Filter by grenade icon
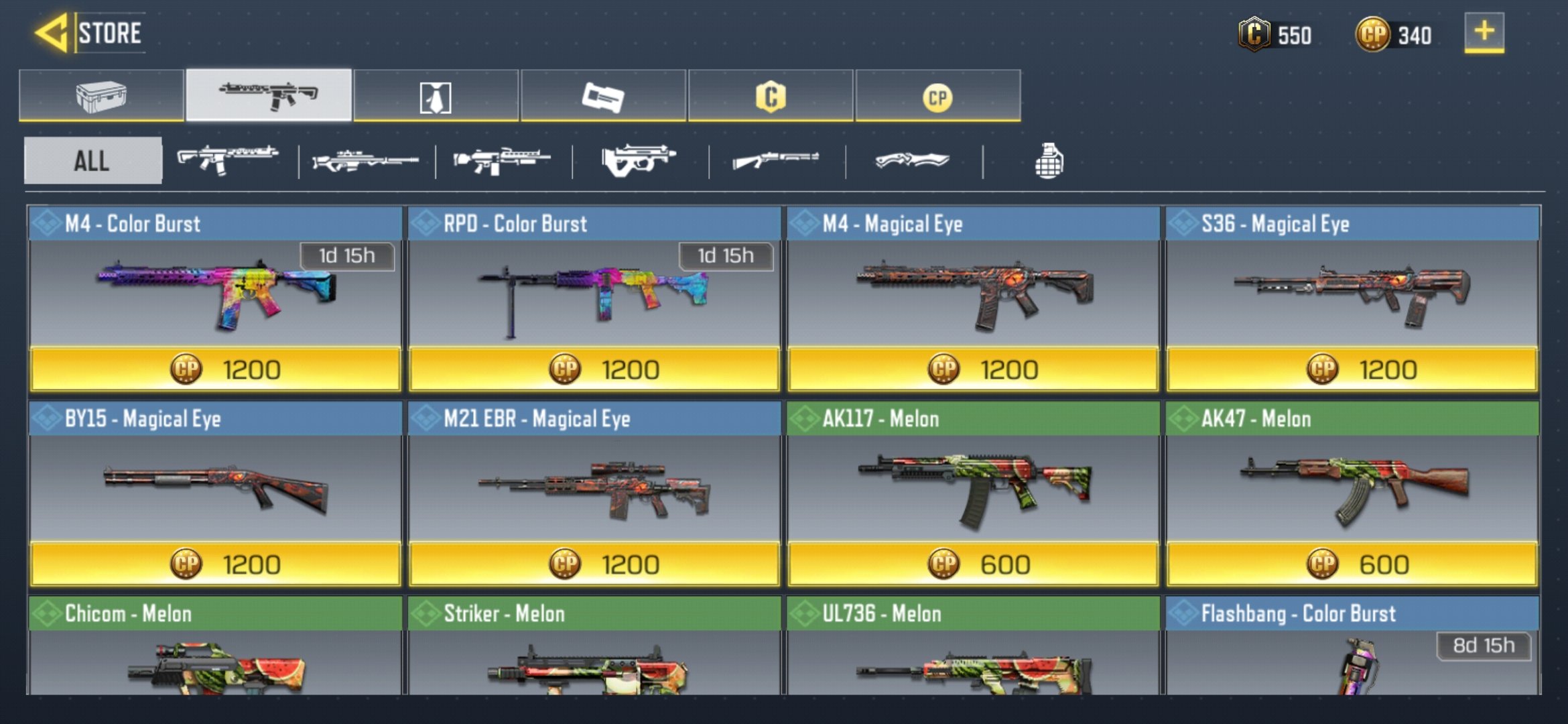 tap(1049, 161)
